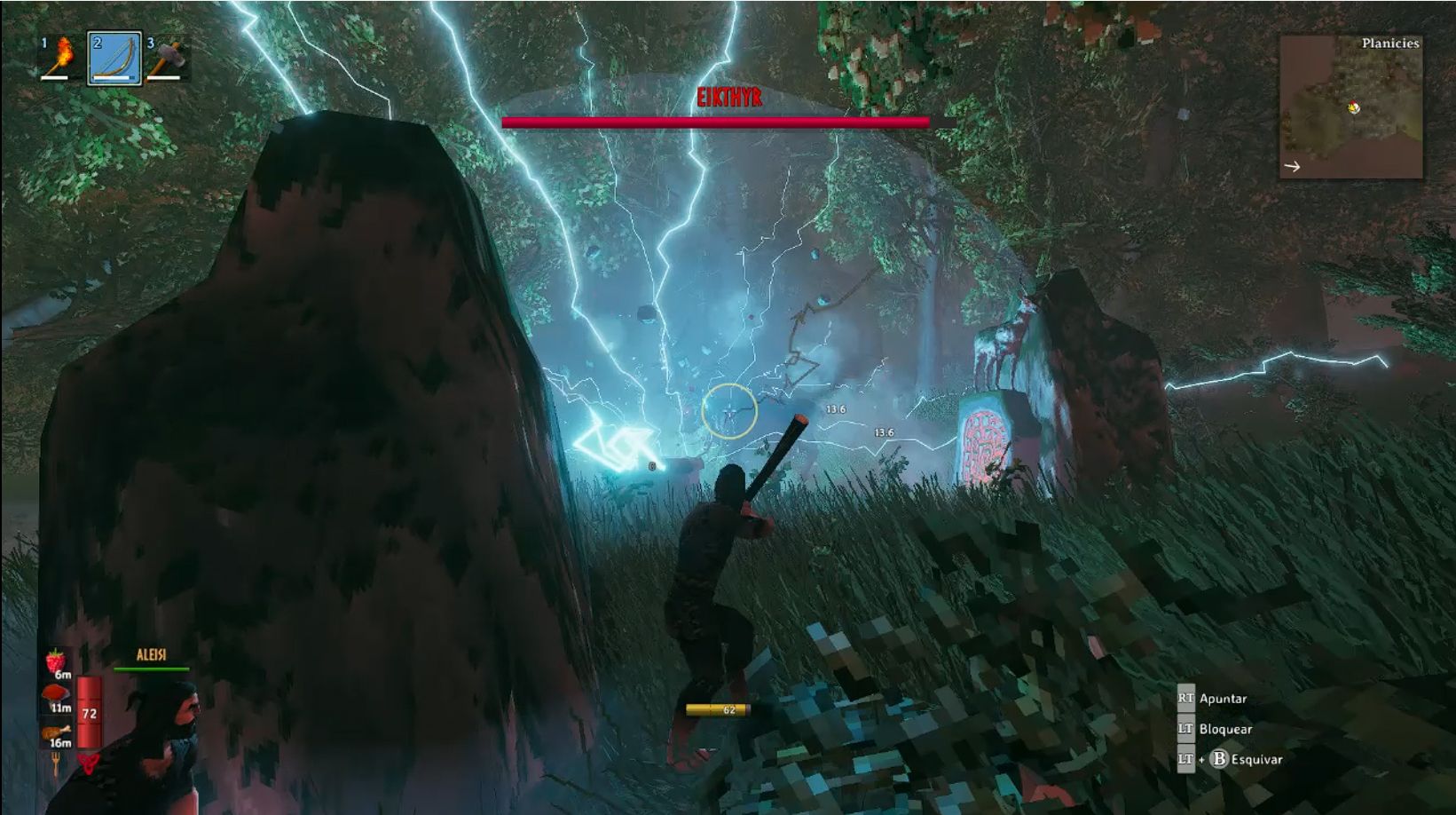Open the bow's durability detail on slot 2
Screen dimensions: 1456x815
click(x=114, y=79)
